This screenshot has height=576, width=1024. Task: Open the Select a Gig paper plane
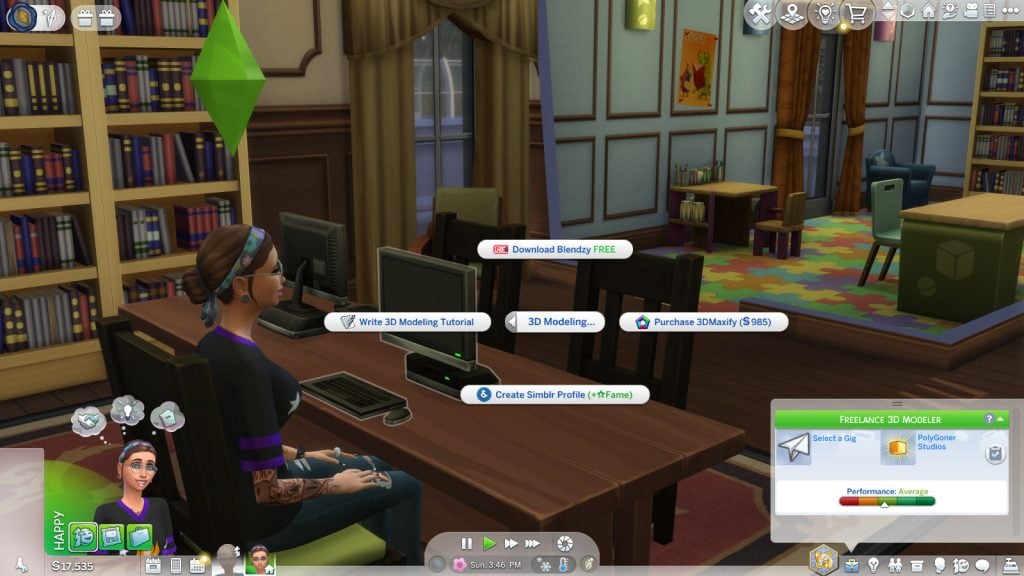coord(794,448)
